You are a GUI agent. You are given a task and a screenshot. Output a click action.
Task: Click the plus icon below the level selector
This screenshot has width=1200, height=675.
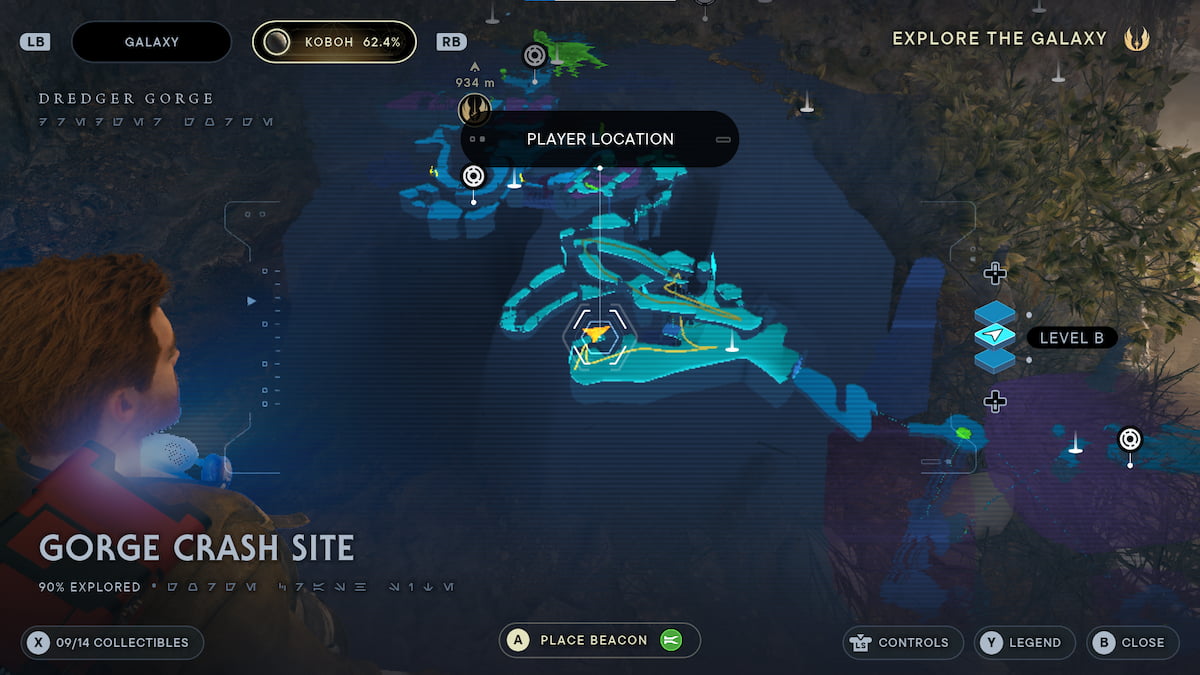[x=994, y=401]
